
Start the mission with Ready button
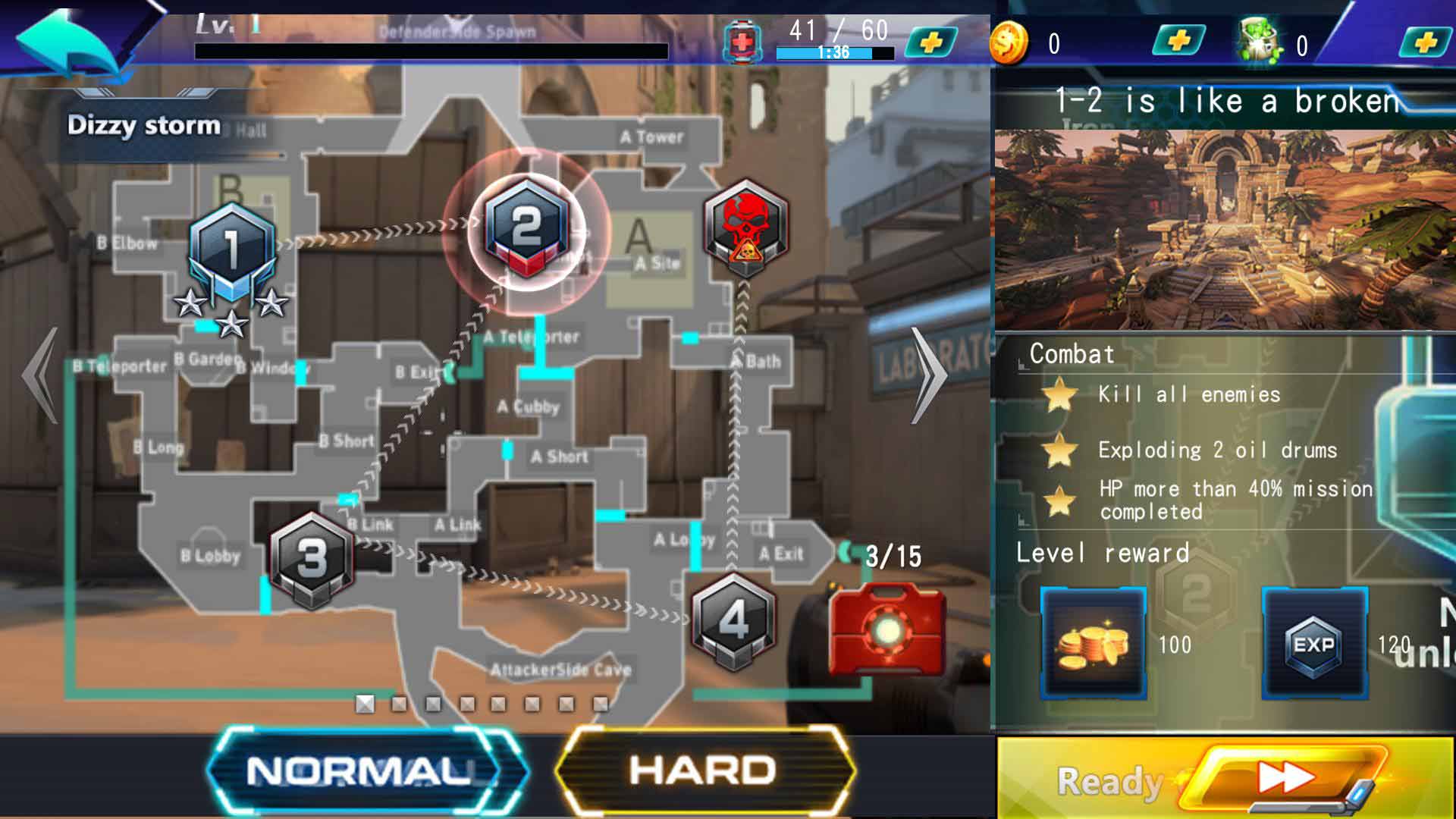click(1224, 779)
